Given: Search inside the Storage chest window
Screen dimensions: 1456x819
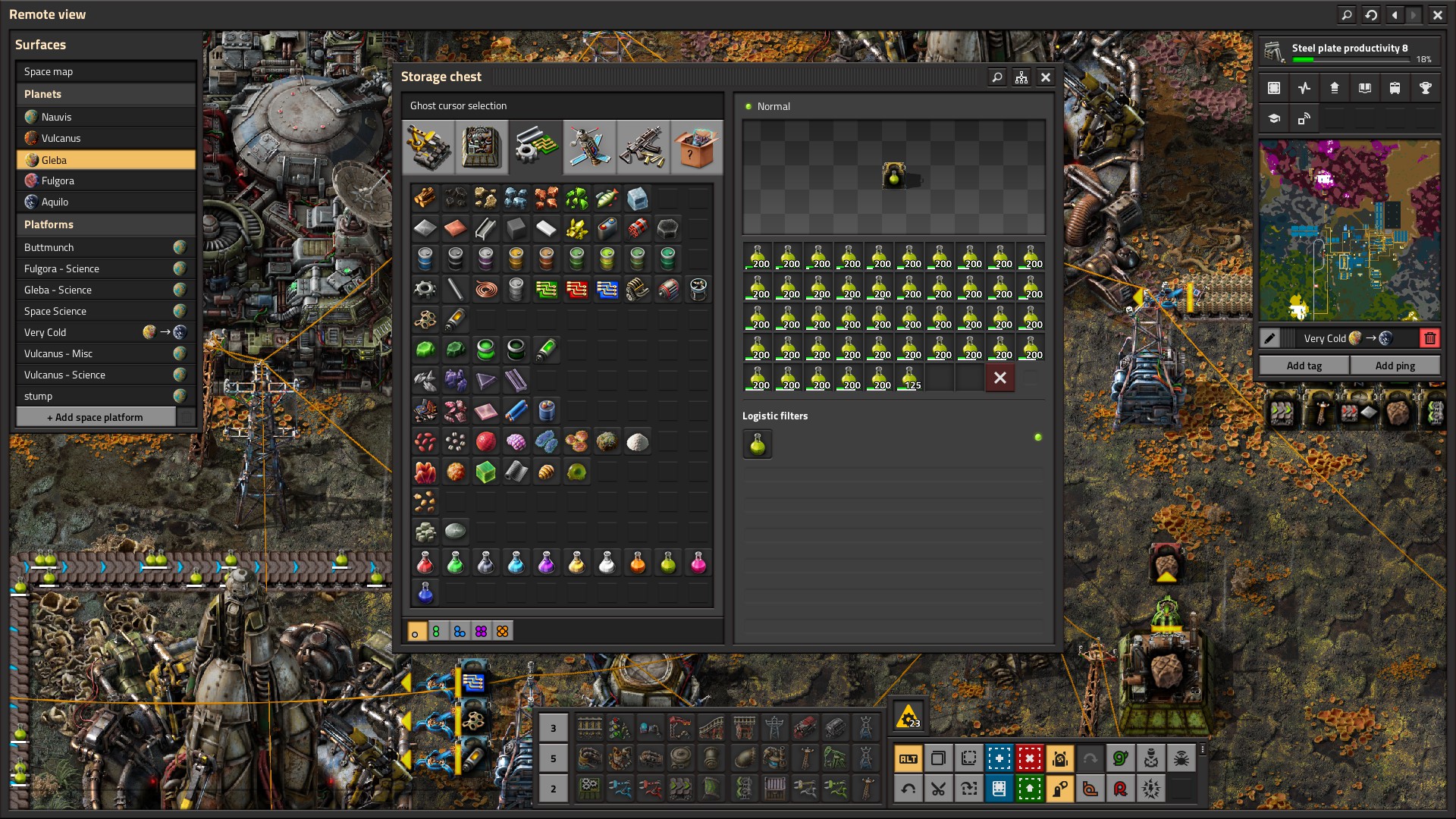Looking at the screenshot, I should 997,77.
